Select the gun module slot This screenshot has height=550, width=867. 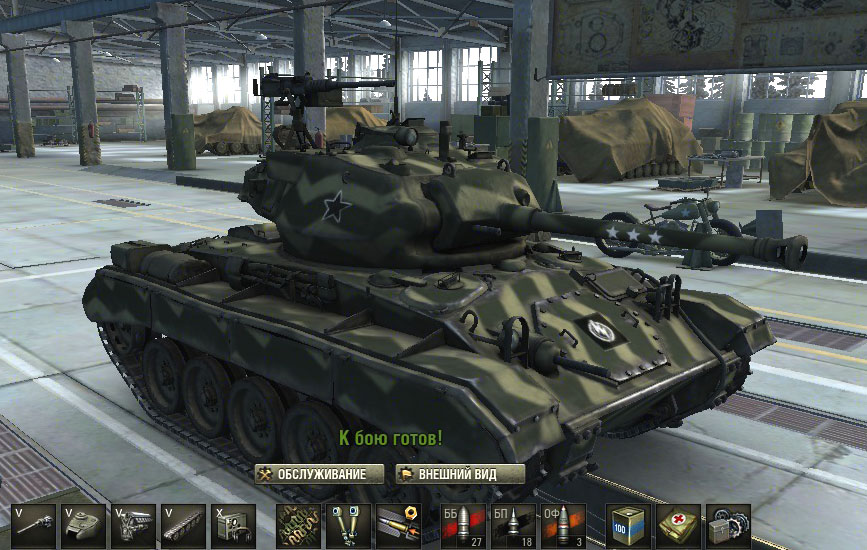tap(34, 525)
